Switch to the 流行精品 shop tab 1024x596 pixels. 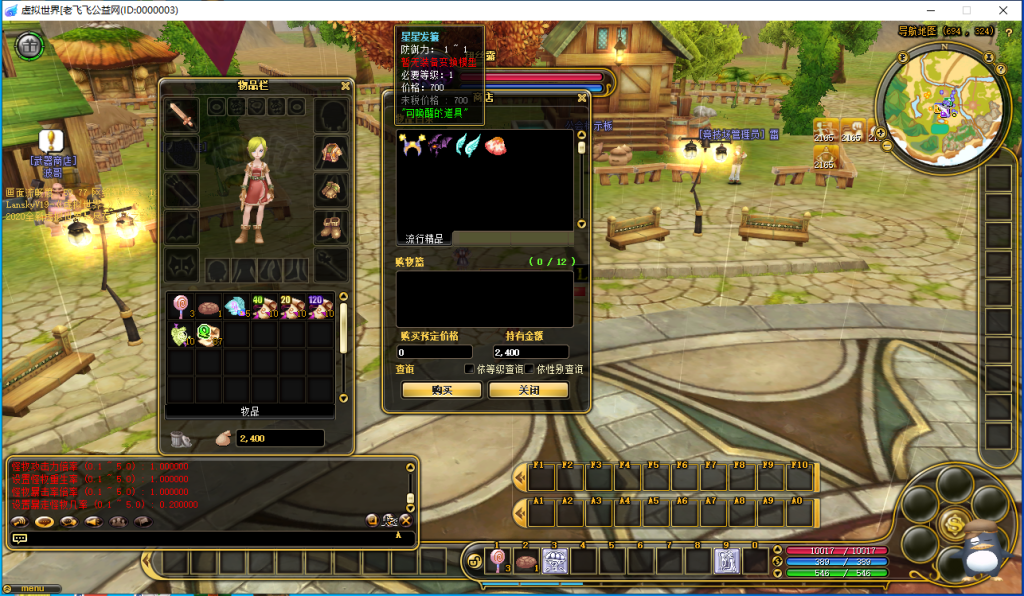pos(425,238)
